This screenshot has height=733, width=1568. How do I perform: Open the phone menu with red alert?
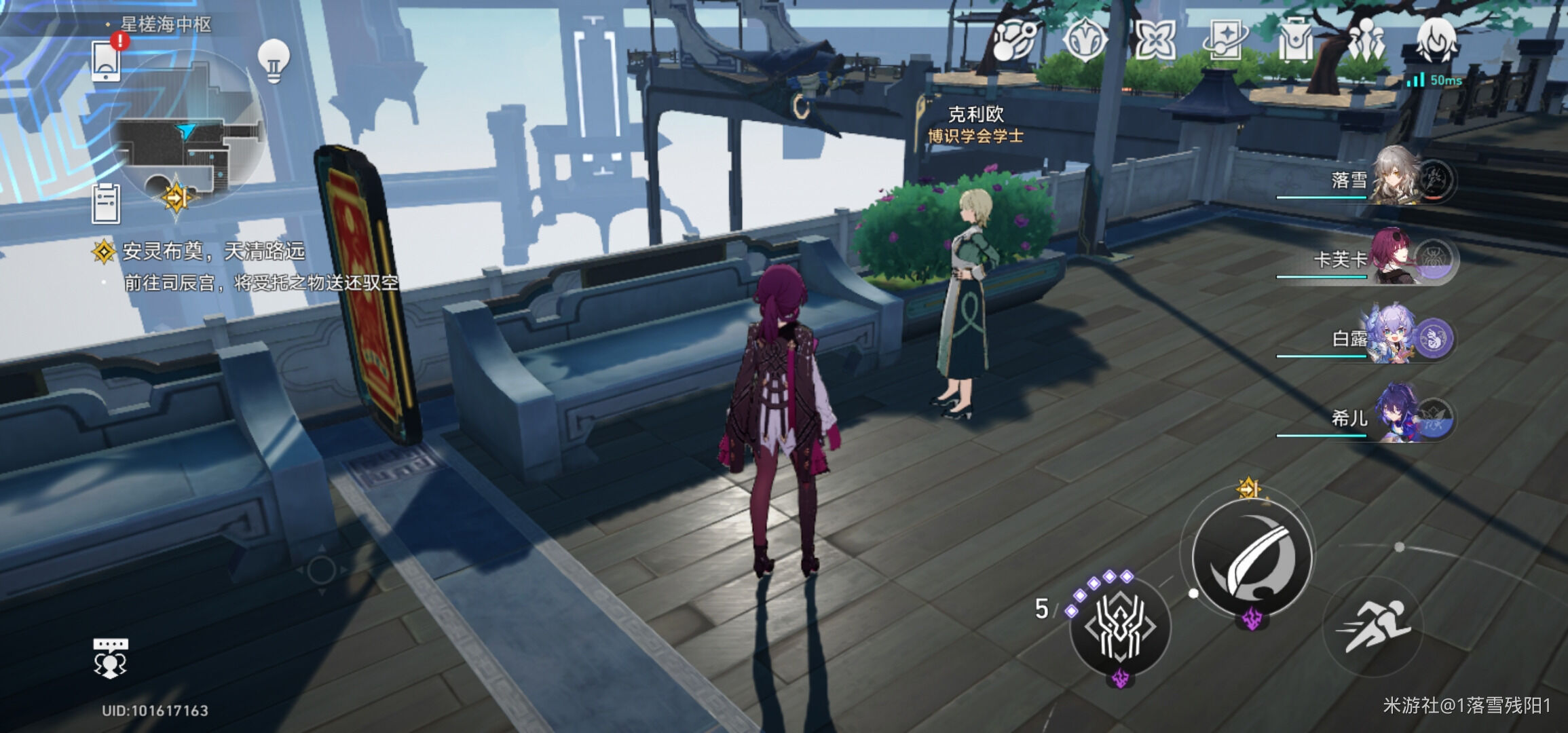[x=107, y=60]
